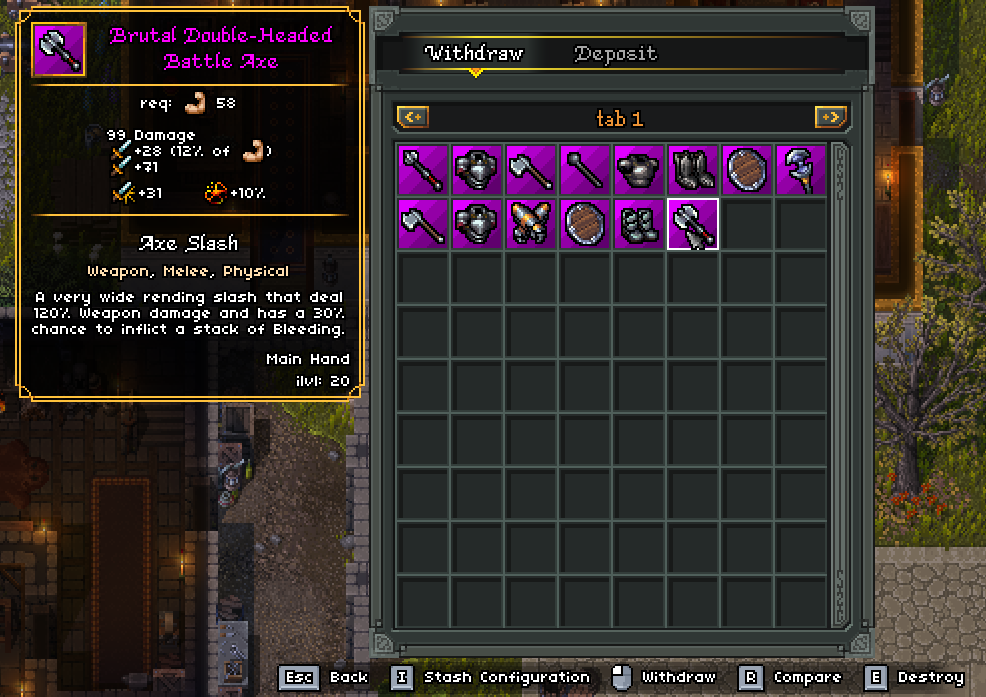Select the green-grey gloves slot
This screenshot has height=697, width=986.
tap(639, 224)
